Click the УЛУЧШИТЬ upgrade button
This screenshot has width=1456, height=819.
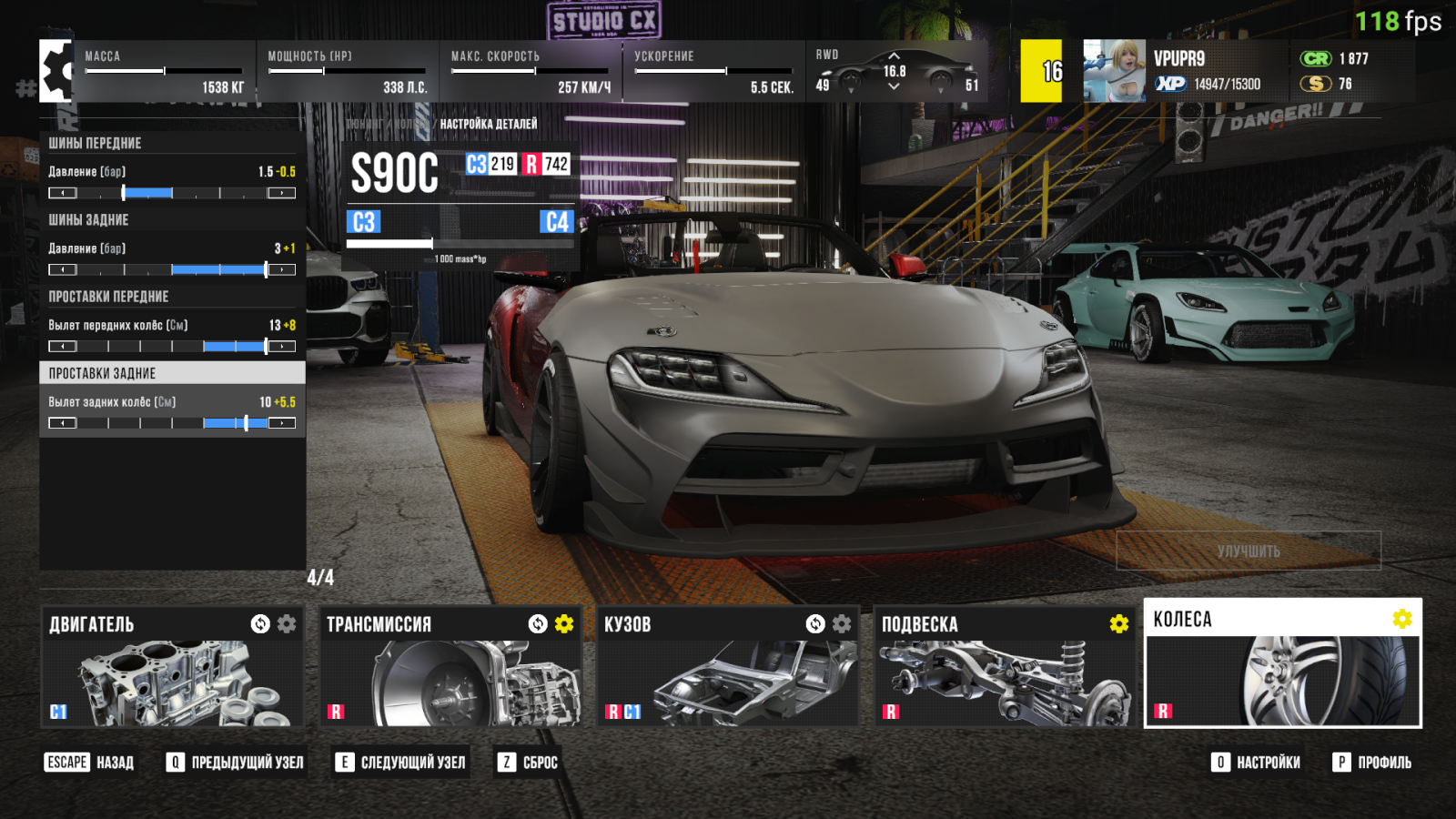pyautogui.click(x=1249, y=551)
